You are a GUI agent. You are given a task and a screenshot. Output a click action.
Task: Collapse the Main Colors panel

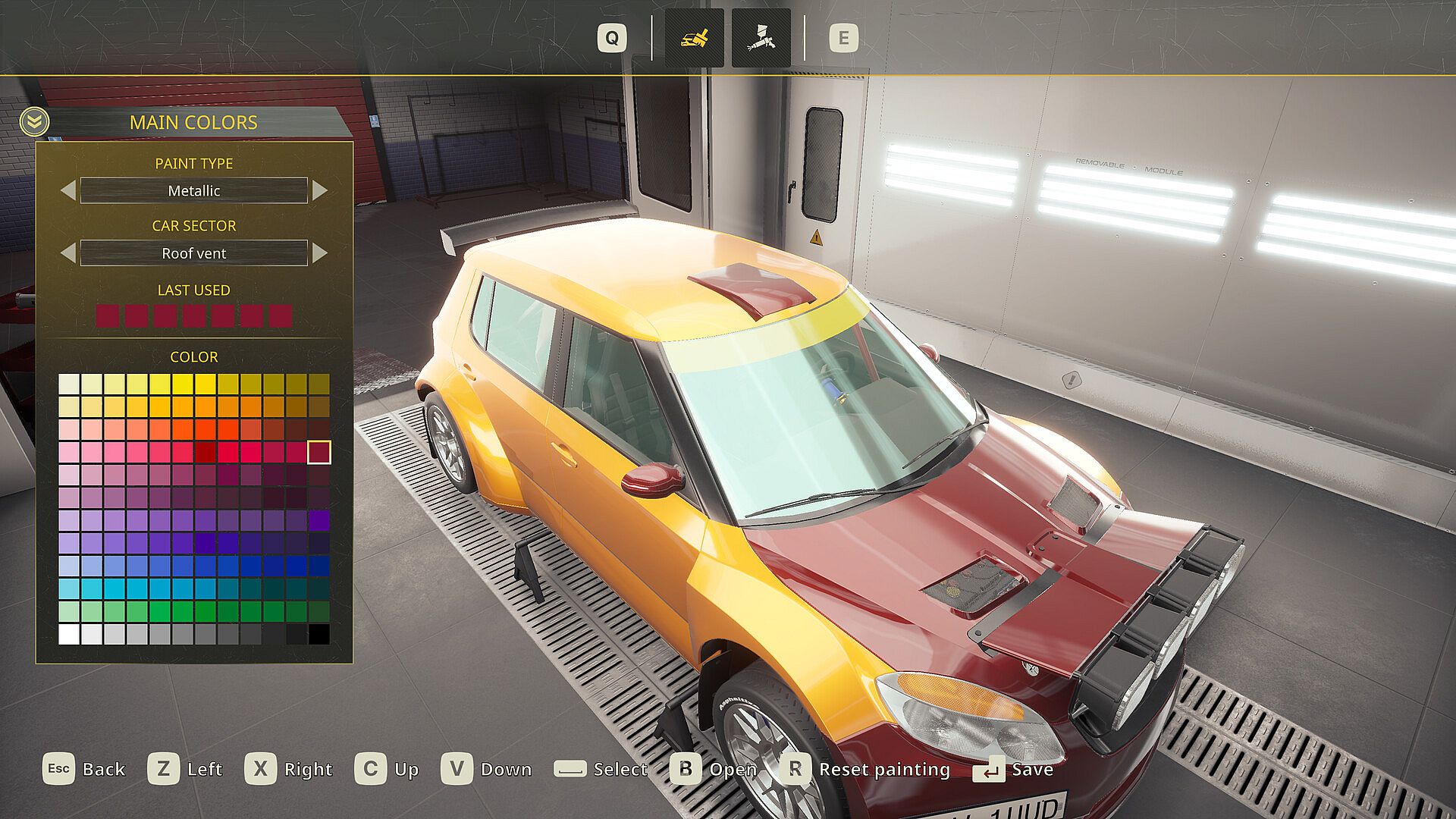coord(34,121)
